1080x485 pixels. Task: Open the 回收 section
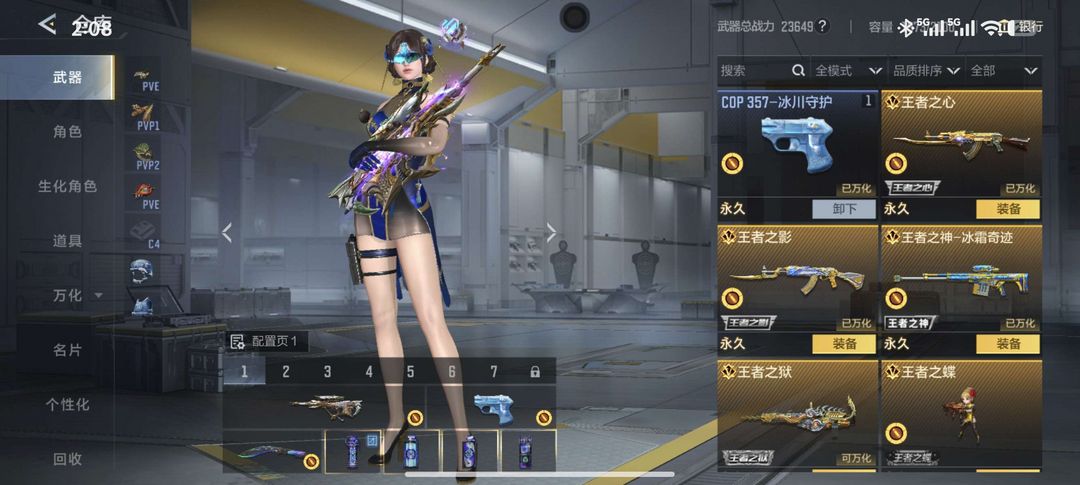click(x=66, y=459)
